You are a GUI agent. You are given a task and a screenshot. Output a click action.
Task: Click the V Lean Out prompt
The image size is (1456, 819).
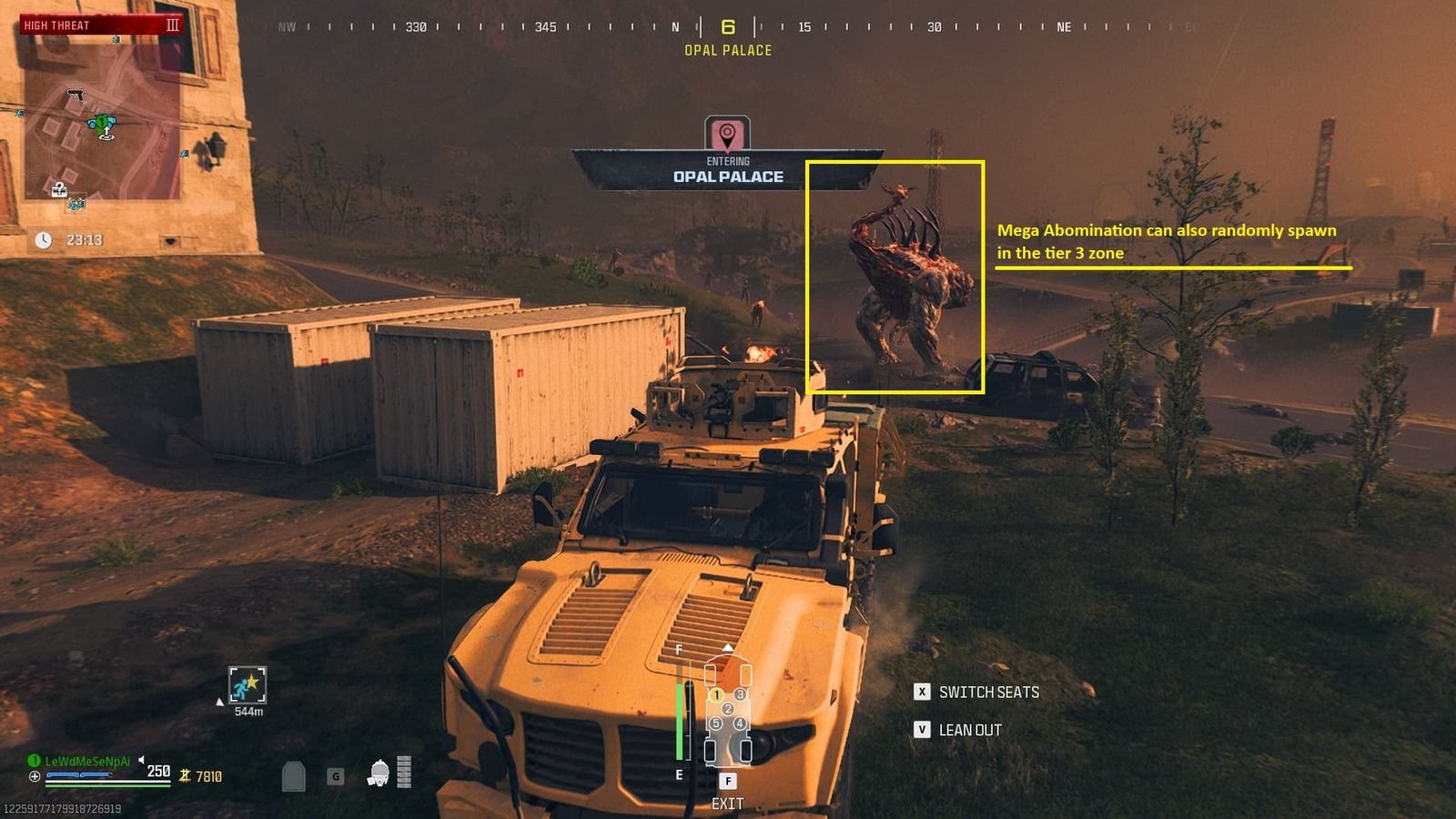point(923,730)
